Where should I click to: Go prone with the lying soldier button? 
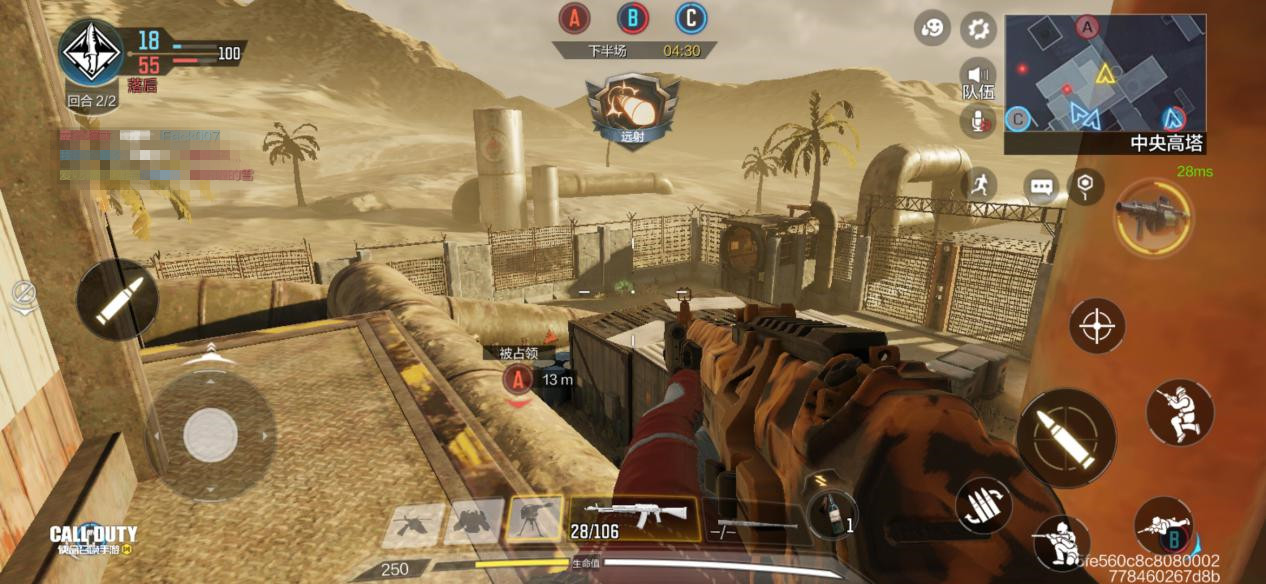[x=1163, y=527]
